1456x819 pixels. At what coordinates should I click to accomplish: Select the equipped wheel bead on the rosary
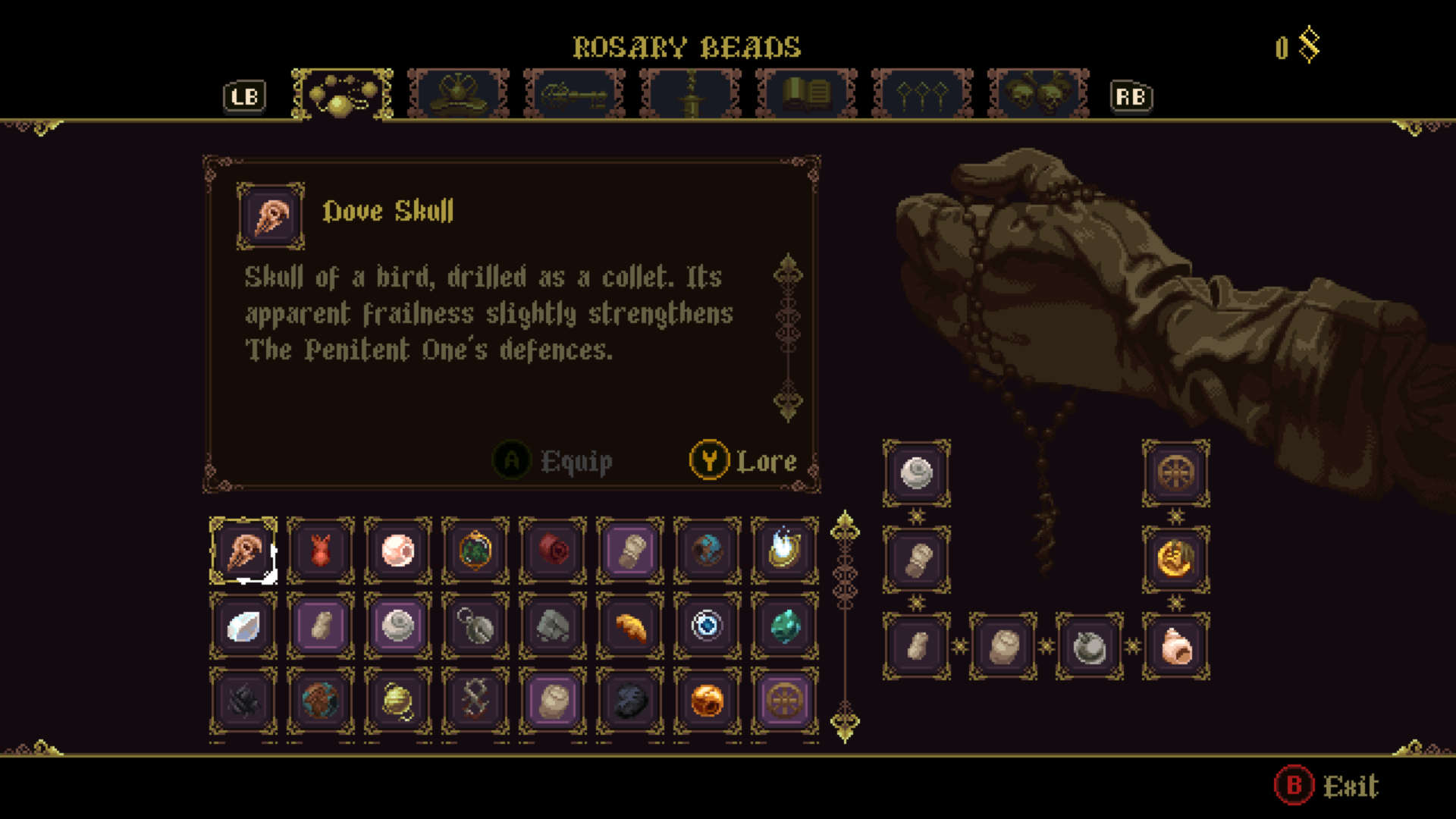point(1176,473)
